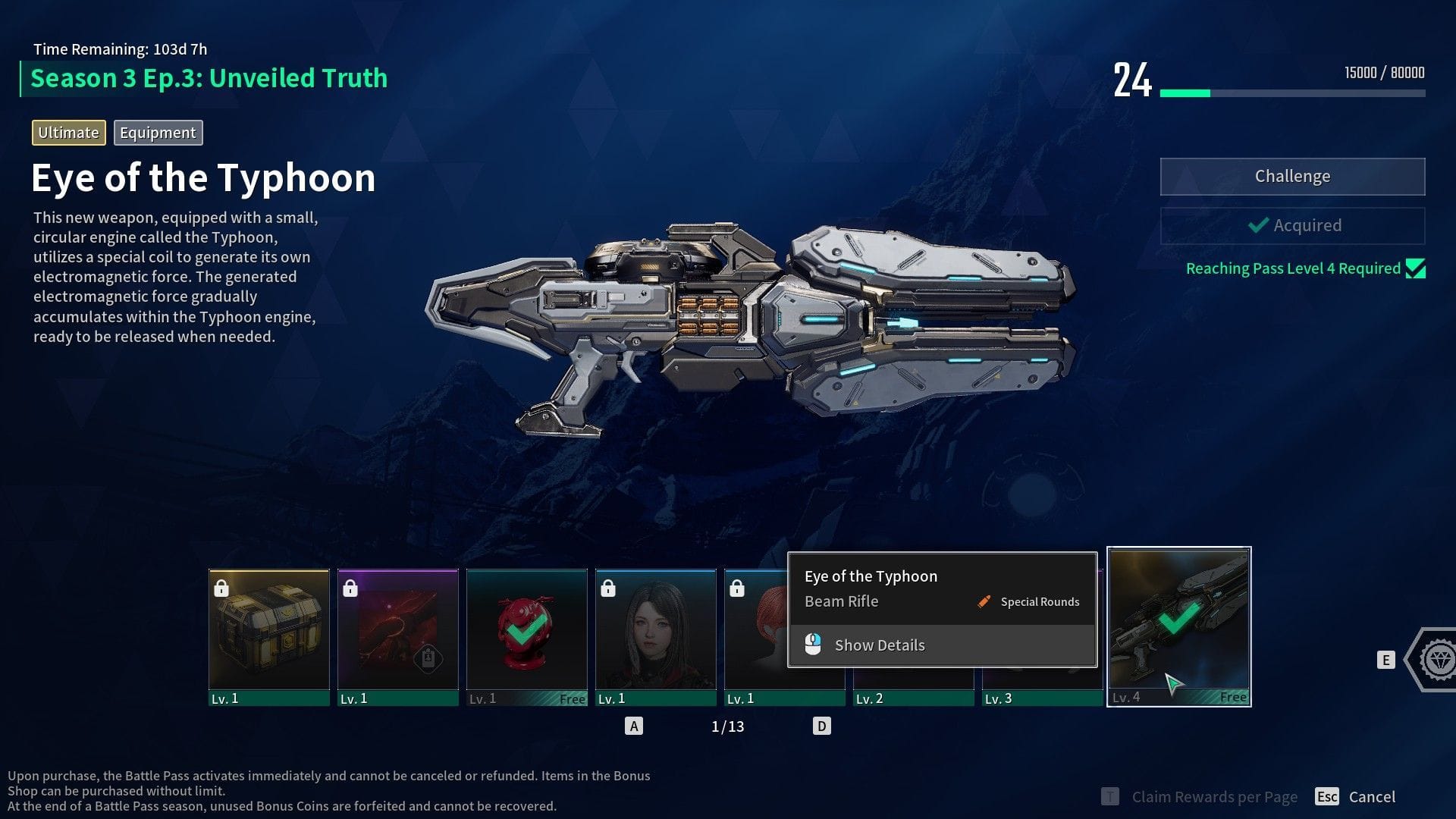Click the diamond emblem icon near the E key
Viewport: 1456px width, 819px height.
1437,660
